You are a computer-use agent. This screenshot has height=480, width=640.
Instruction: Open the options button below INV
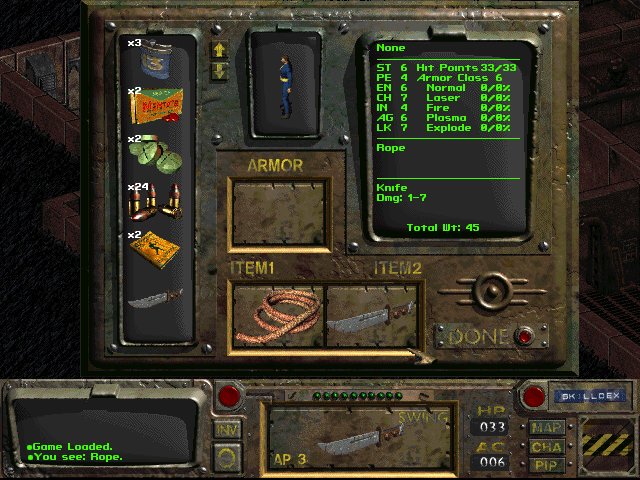227,457
